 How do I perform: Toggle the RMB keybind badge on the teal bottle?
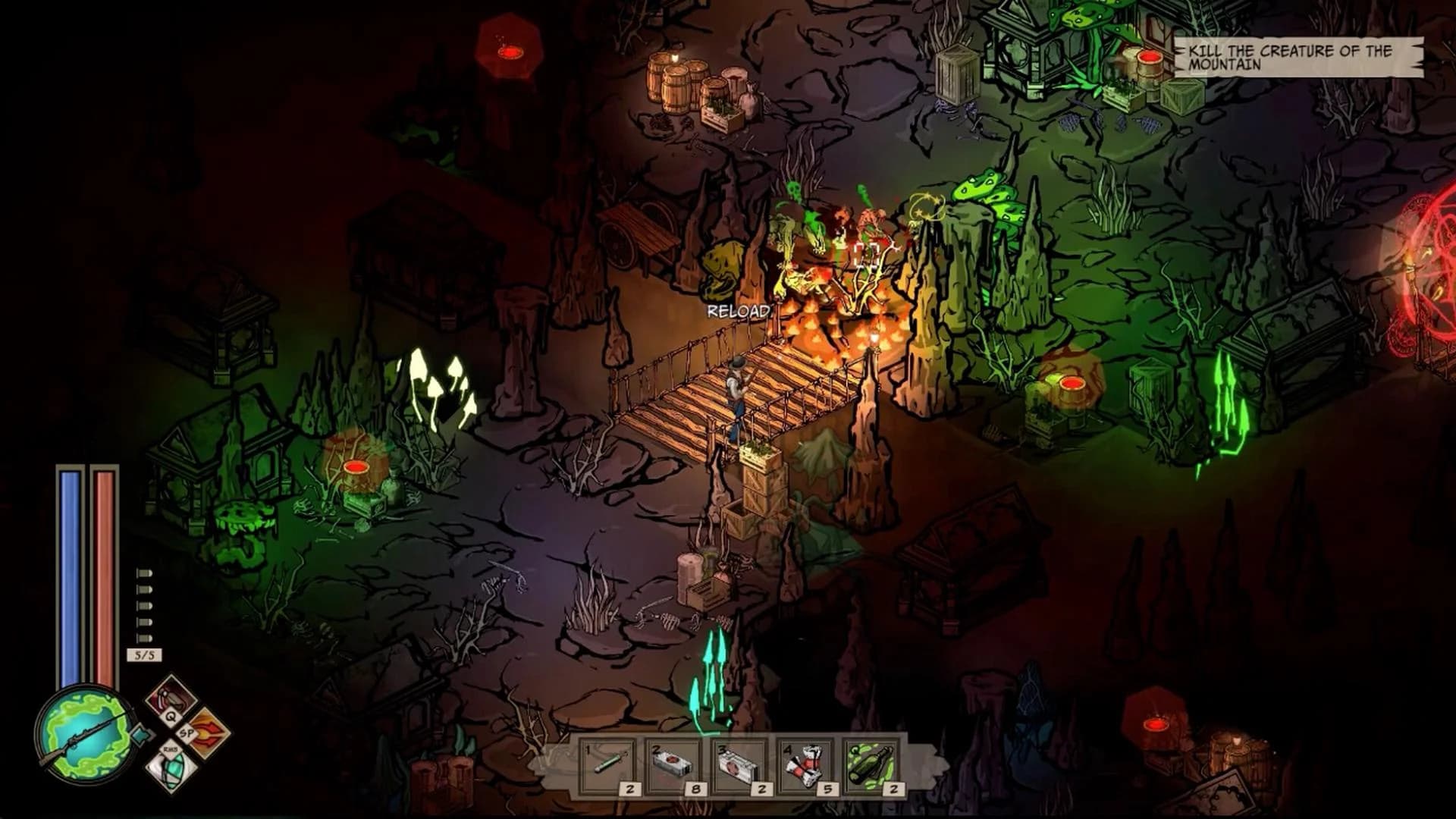tap(171, 750)
